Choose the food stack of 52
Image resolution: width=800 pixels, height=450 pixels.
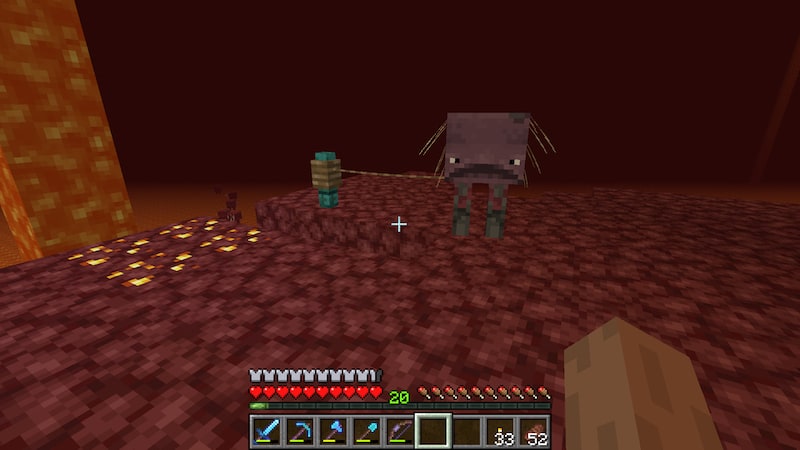click(x=532, y=431)
